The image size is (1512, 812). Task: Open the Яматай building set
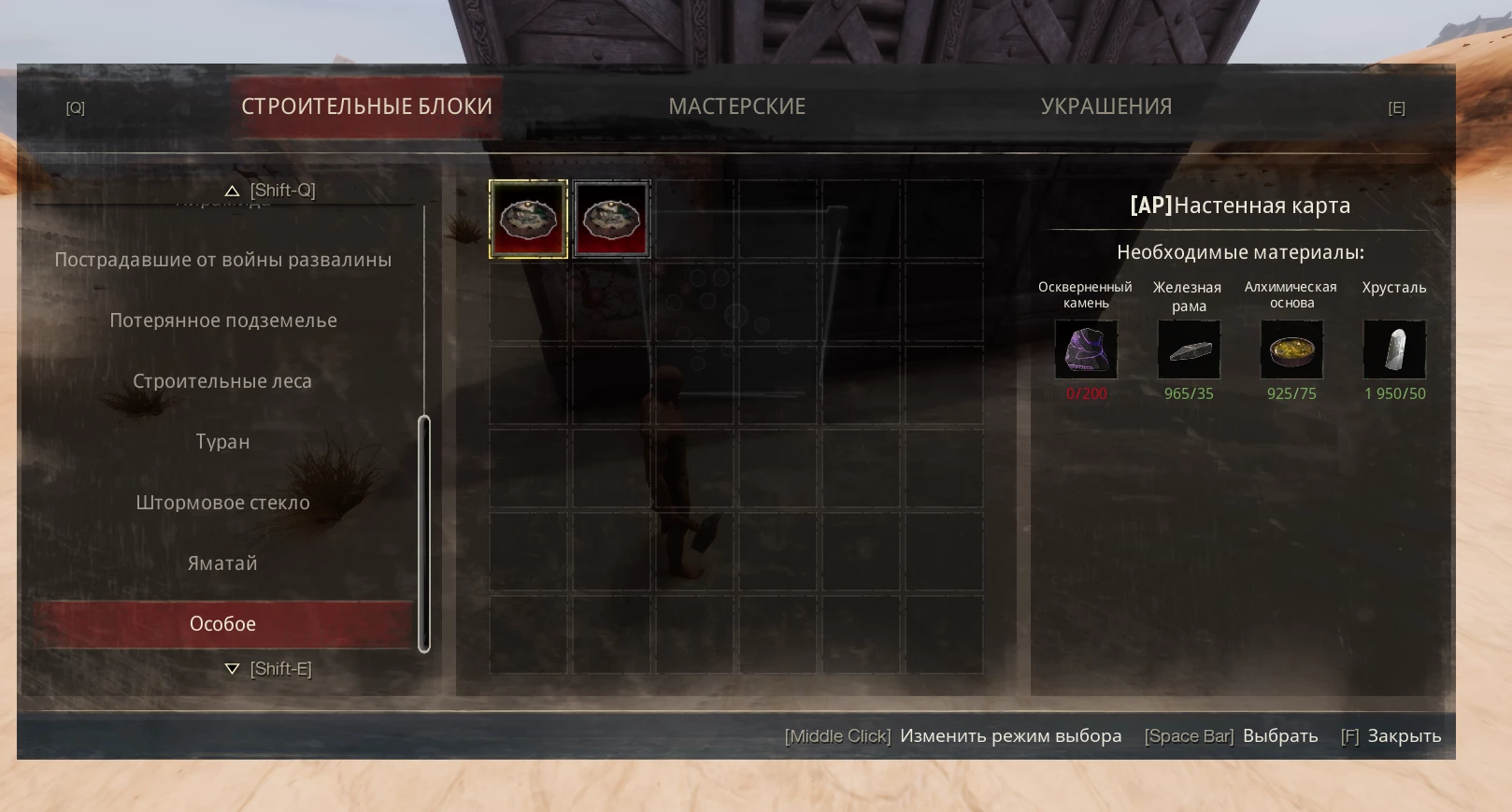tap(222, 563)
